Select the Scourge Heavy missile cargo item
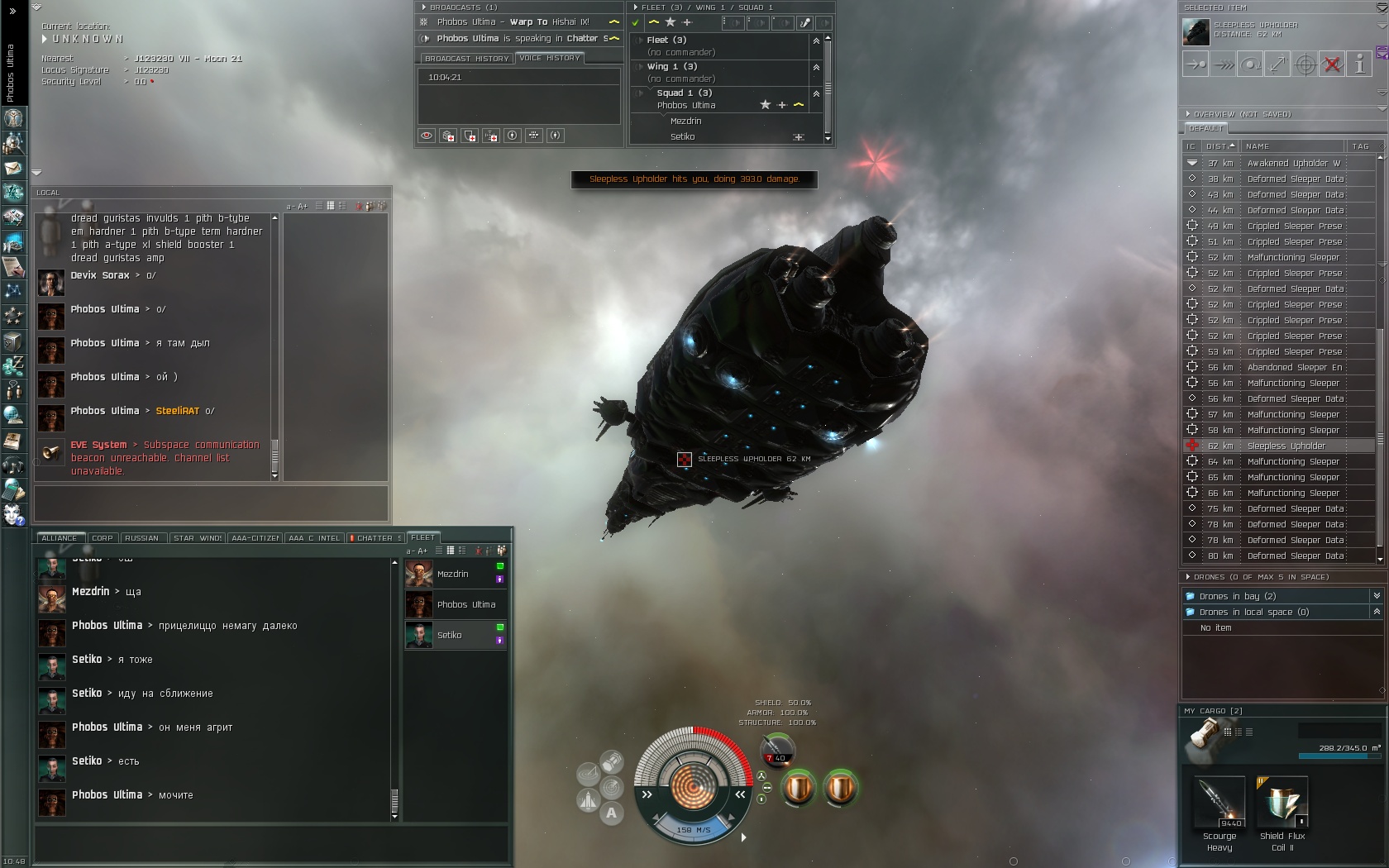 pyautogui.click(x=1220, y=804)
